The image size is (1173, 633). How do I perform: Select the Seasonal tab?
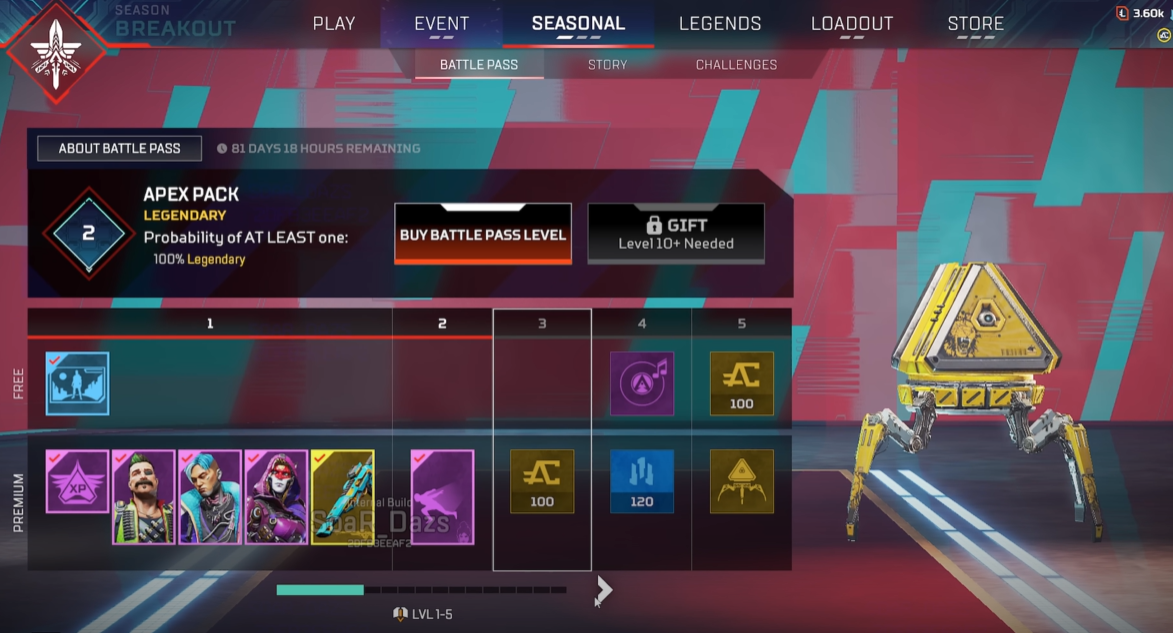(x=578, y=24)
